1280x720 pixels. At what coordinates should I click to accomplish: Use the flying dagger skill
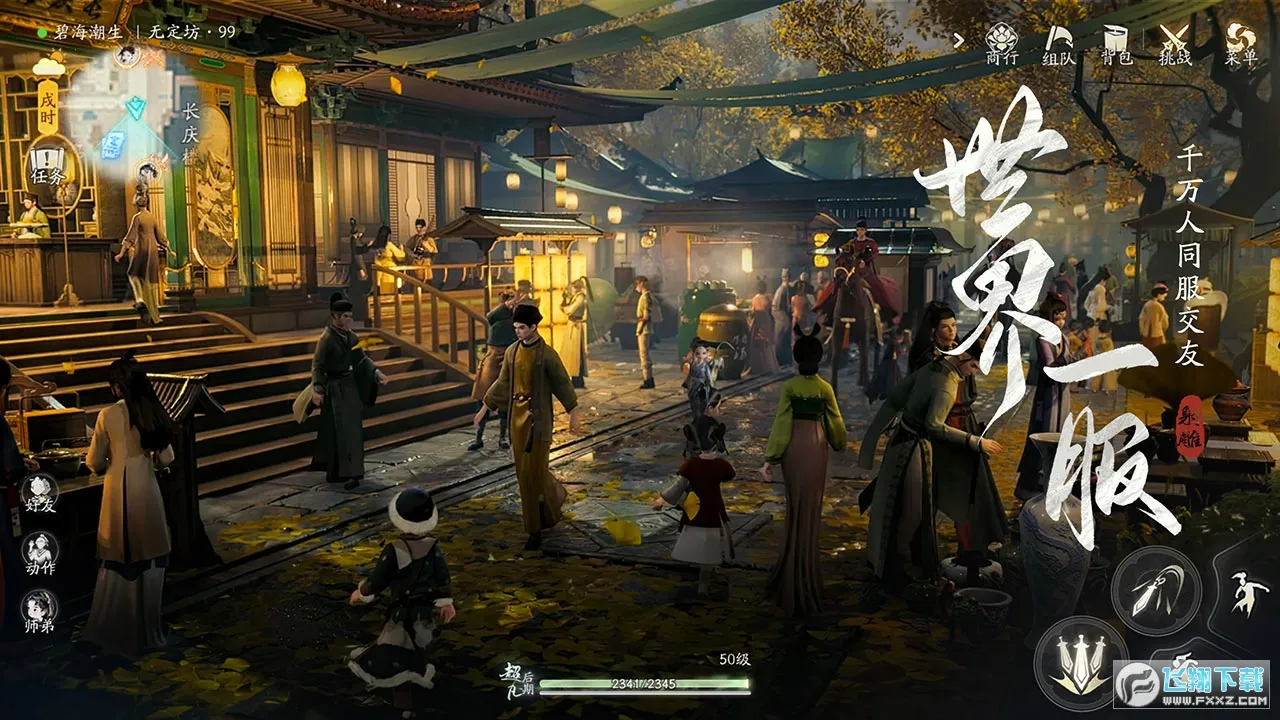1156,590
